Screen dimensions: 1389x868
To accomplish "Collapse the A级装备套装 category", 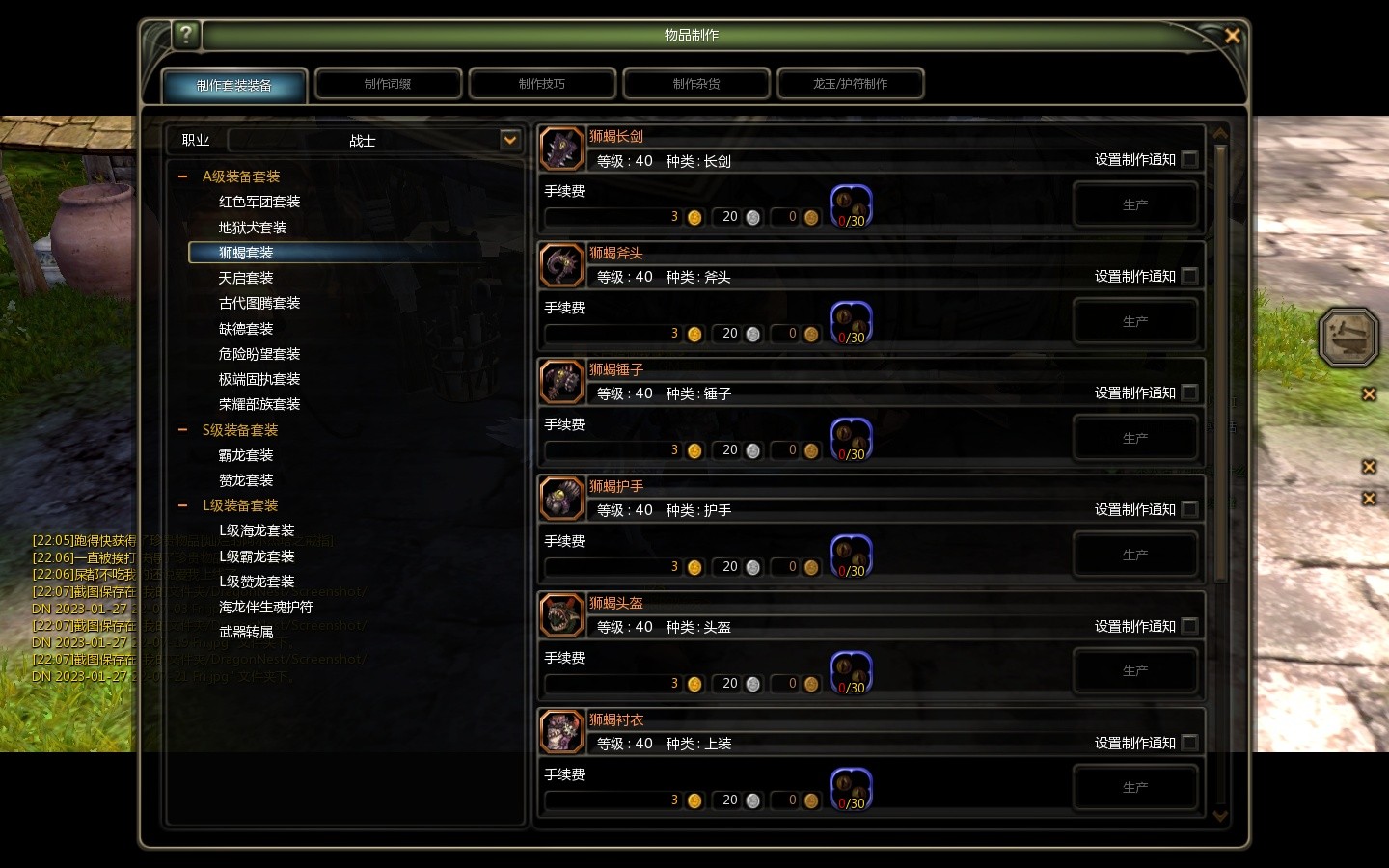I will coord(183,176).
